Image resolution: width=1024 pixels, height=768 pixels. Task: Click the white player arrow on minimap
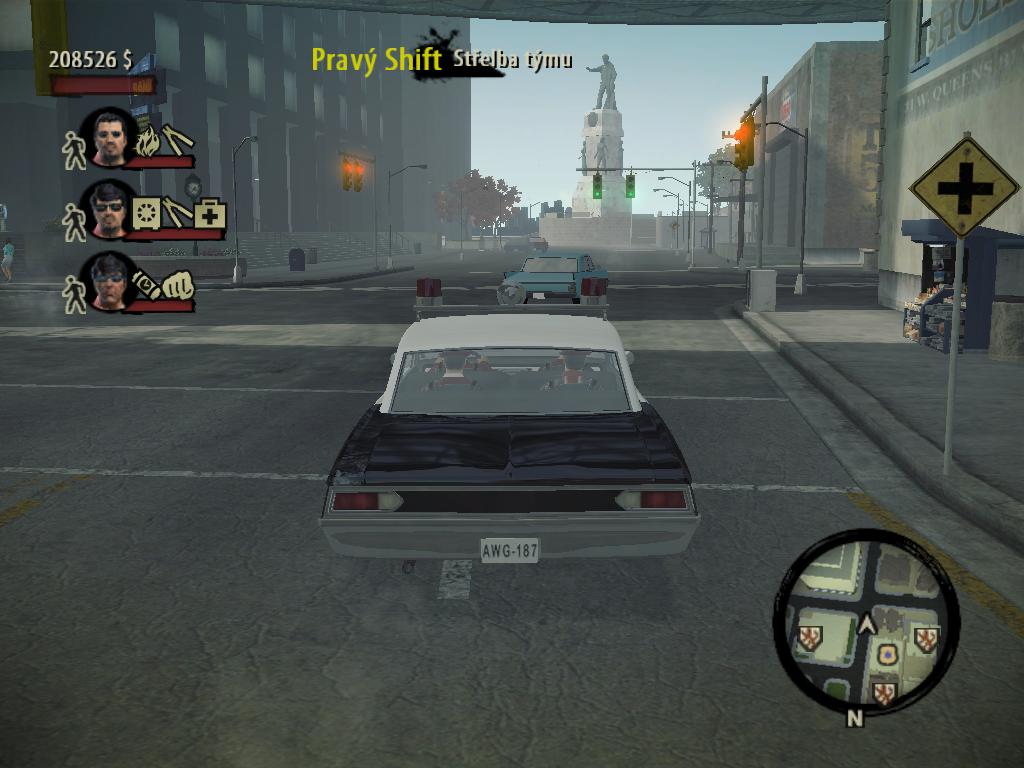[867, 624]
